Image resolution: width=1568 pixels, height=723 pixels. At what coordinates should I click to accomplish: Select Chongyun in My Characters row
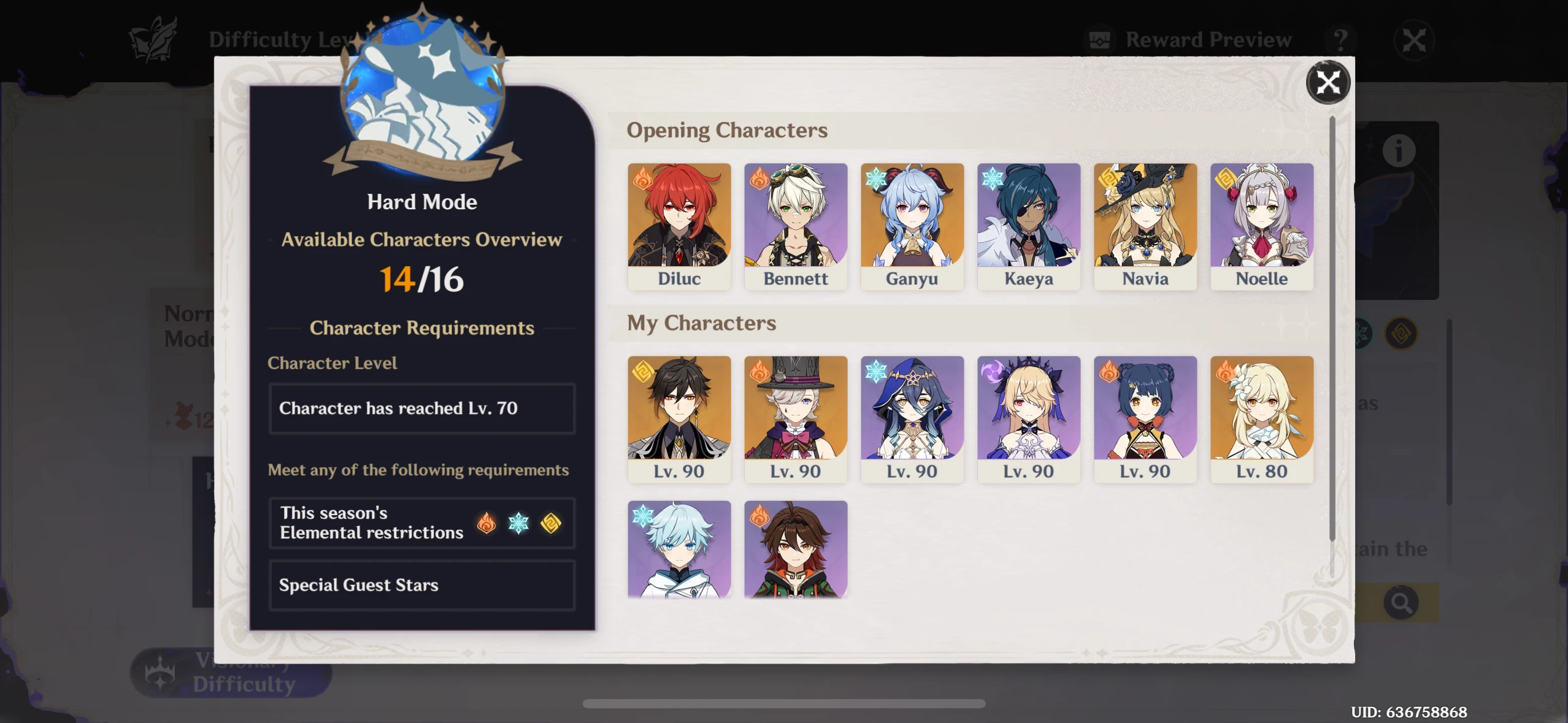click(678, 549)
